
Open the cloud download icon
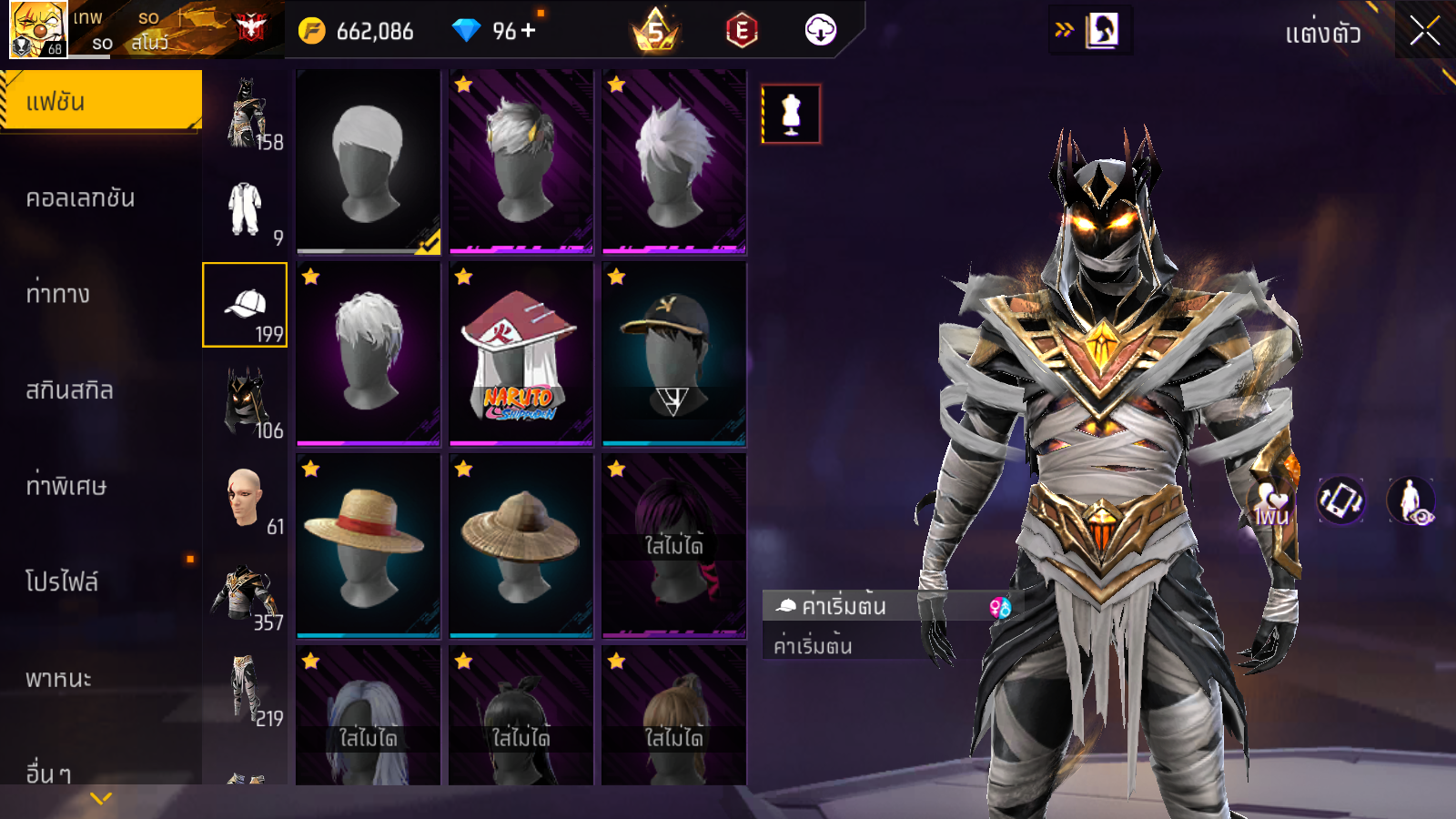[x=820, y=31]
